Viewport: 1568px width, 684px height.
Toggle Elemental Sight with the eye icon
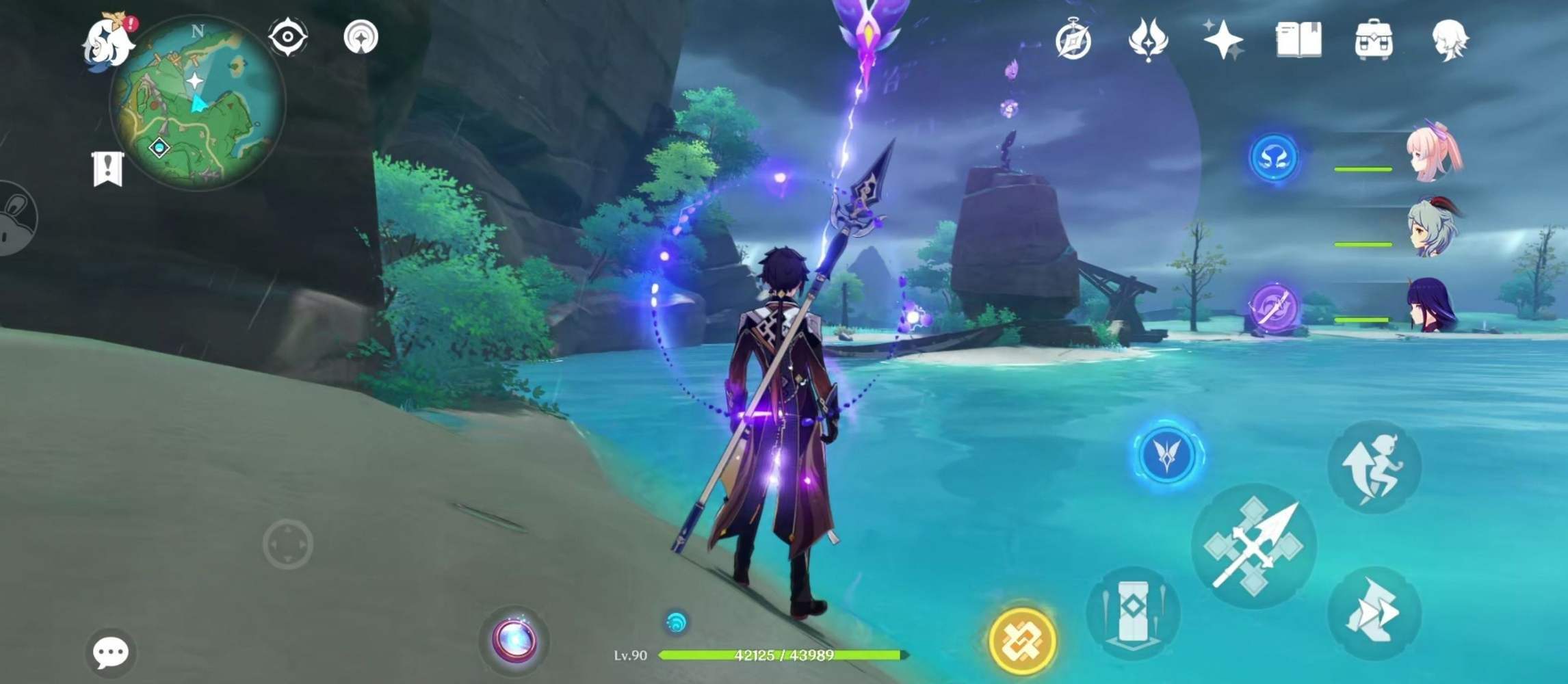pos(289,38)
